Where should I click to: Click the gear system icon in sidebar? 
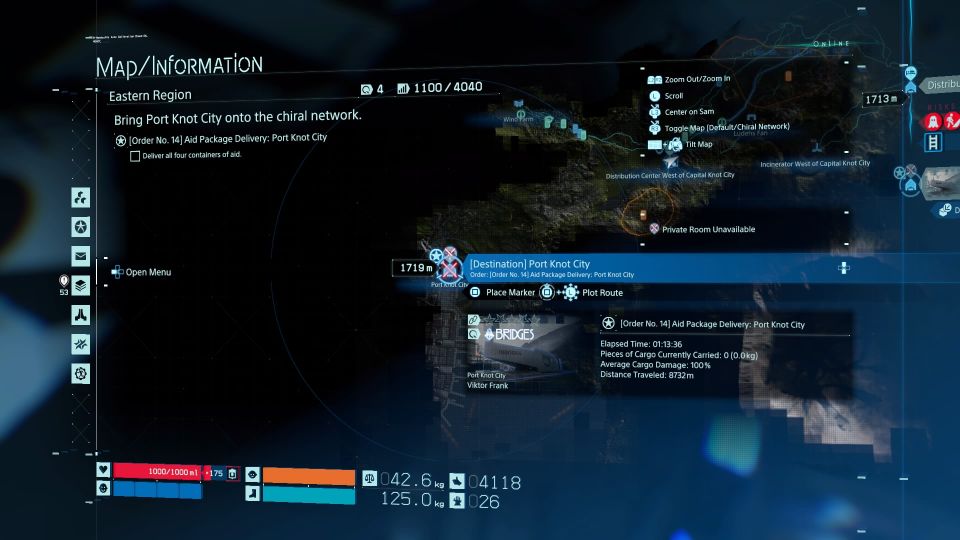pos(81,374)
